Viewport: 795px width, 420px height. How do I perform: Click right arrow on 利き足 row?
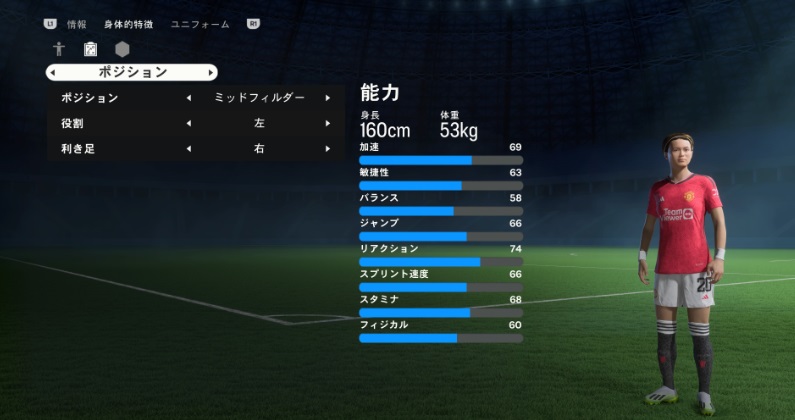(x=327, y=149)
